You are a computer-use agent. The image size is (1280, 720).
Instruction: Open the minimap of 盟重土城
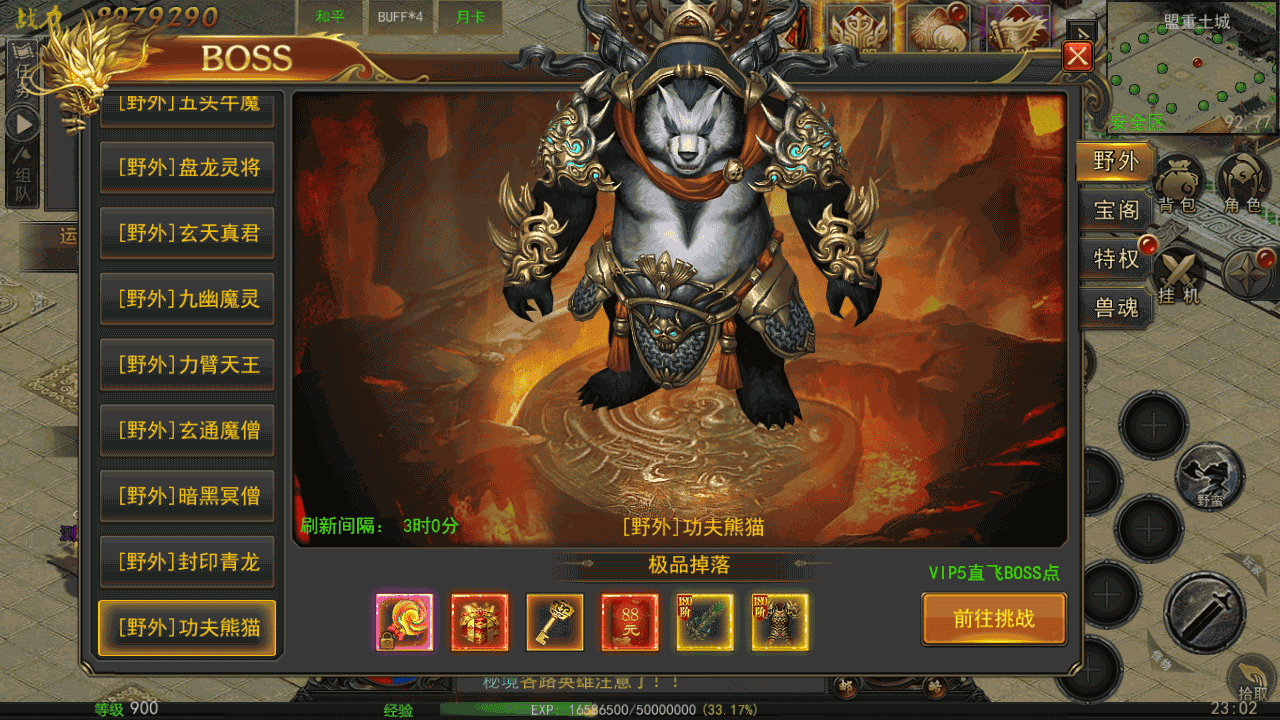(x=1192, y=68)
